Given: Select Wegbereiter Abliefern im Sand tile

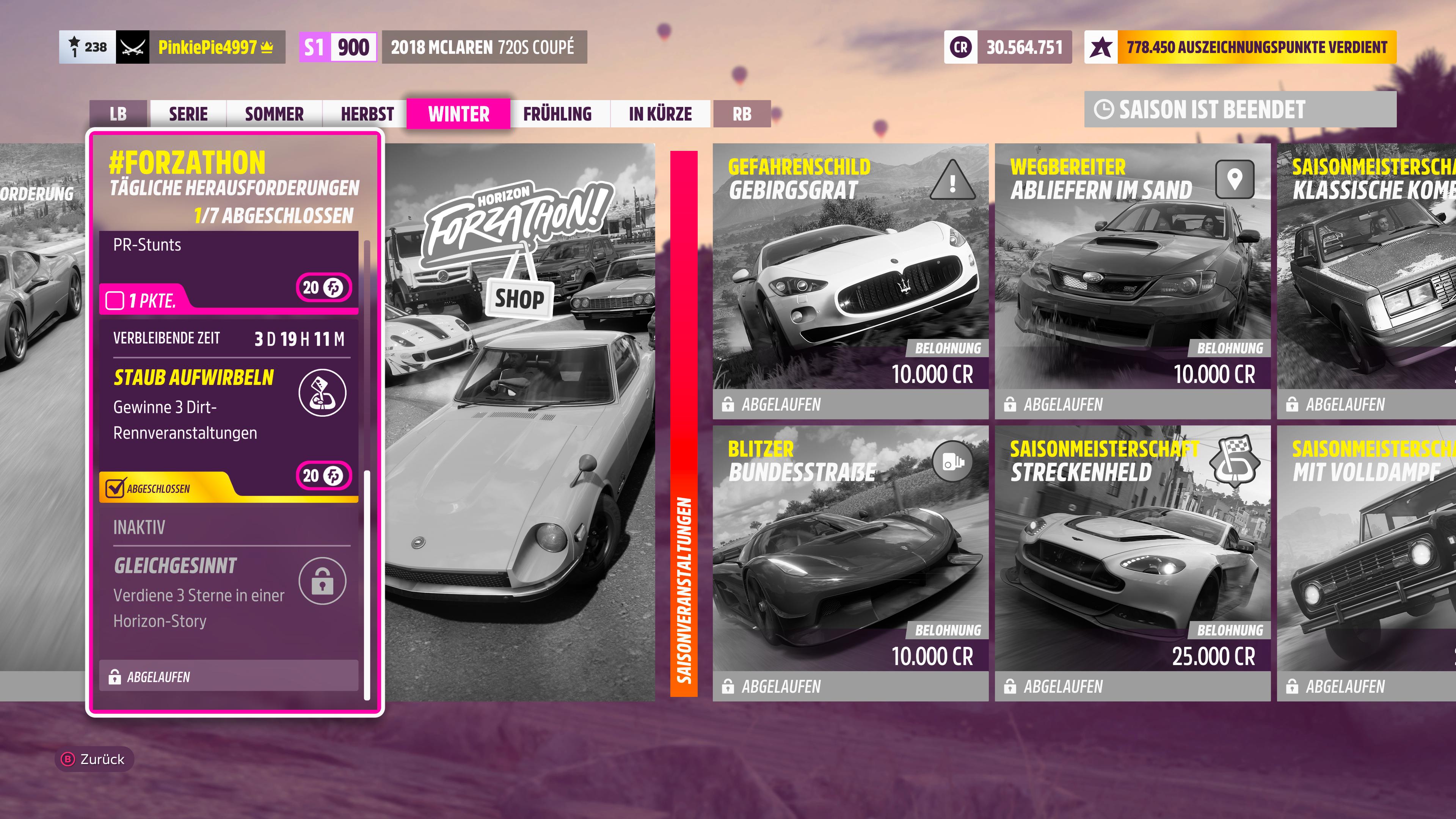Looking at the screenshot, I should pos(1132,281).
